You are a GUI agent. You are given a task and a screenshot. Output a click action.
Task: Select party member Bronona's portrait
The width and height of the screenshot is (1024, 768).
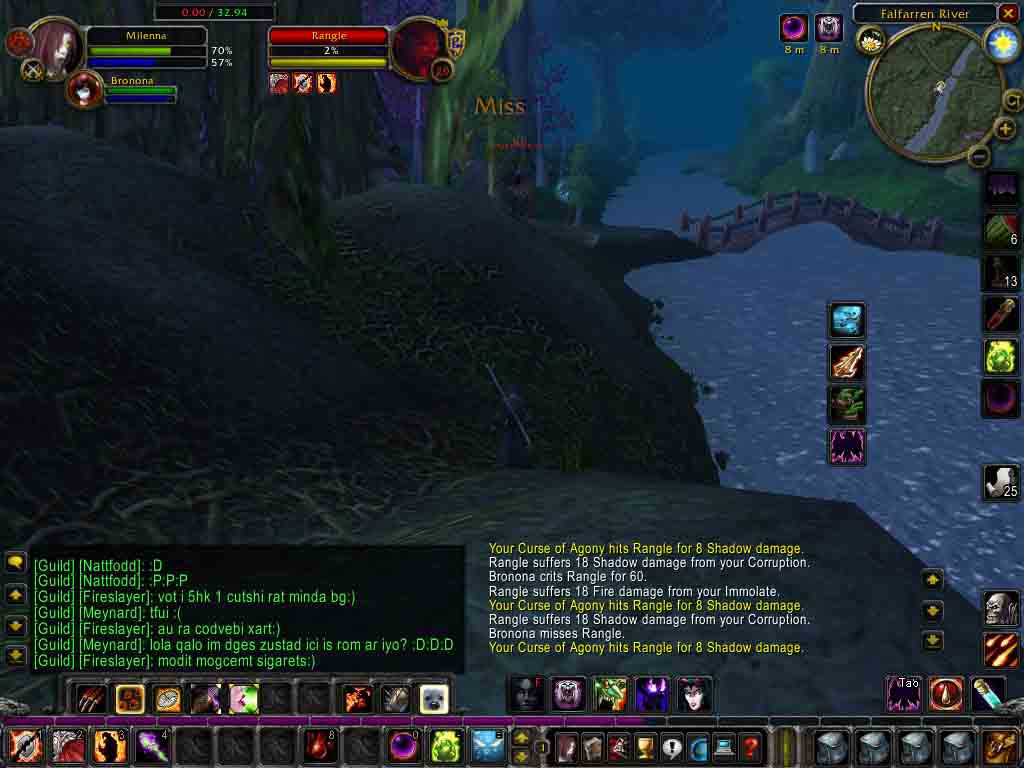tap(84, 90)
